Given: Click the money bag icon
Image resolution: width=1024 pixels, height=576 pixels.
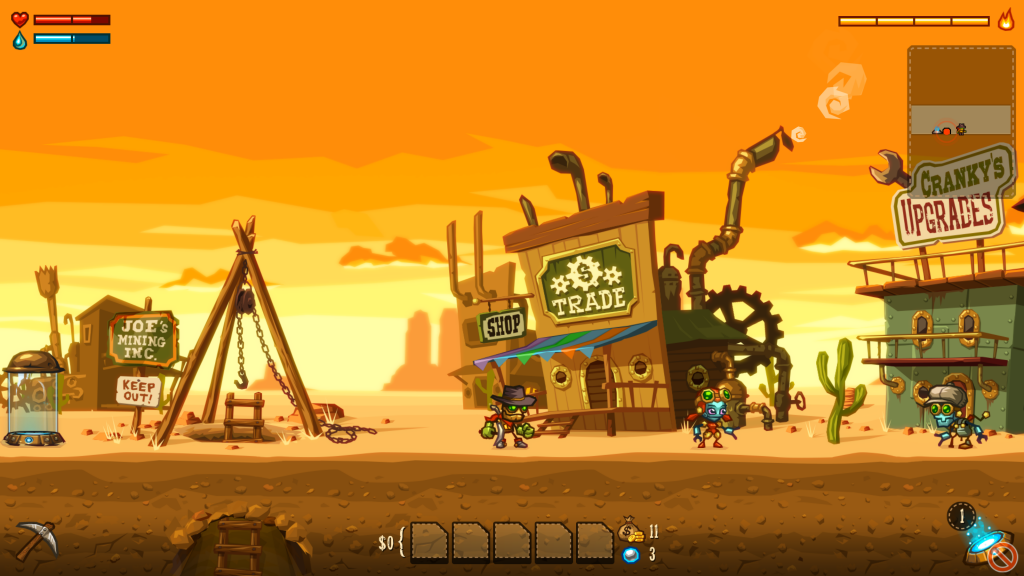Looking at the screenshot, I should coord(630,530).
